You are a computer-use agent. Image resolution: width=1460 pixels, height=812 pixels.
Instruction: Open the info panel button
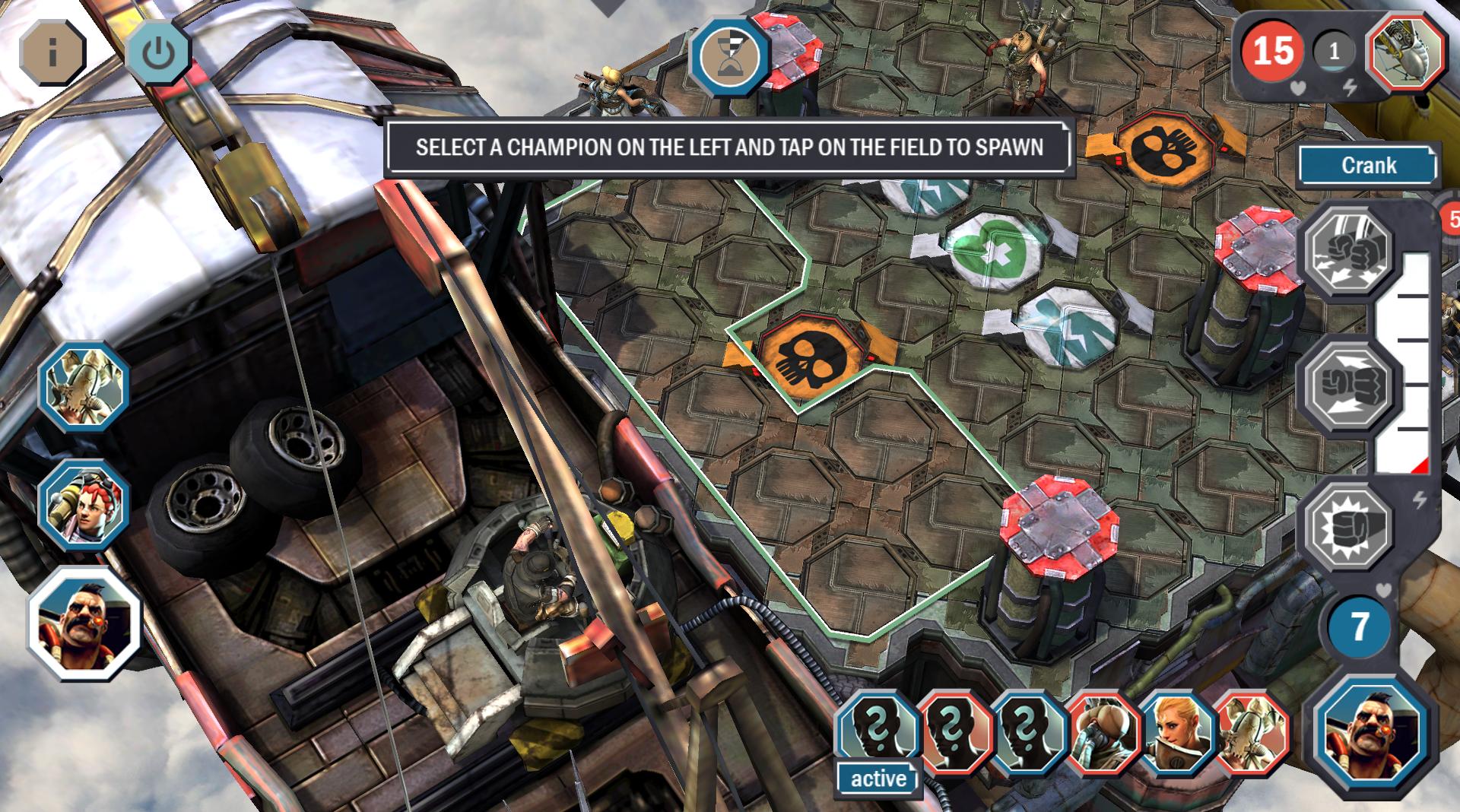click(x=52, y=52)
